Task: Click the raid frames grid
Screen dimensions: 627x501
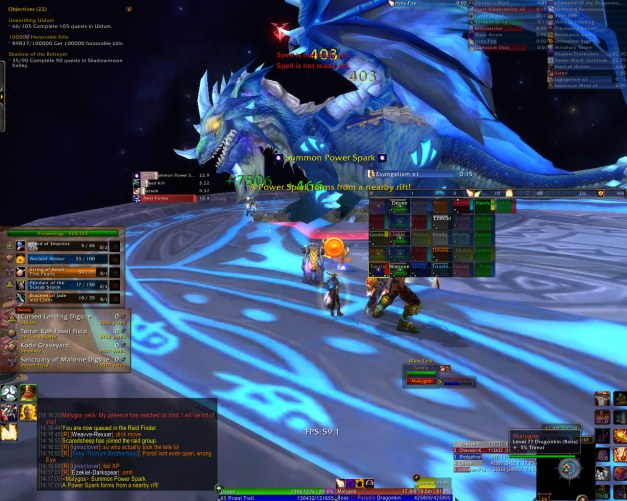Action: (432, 236)
